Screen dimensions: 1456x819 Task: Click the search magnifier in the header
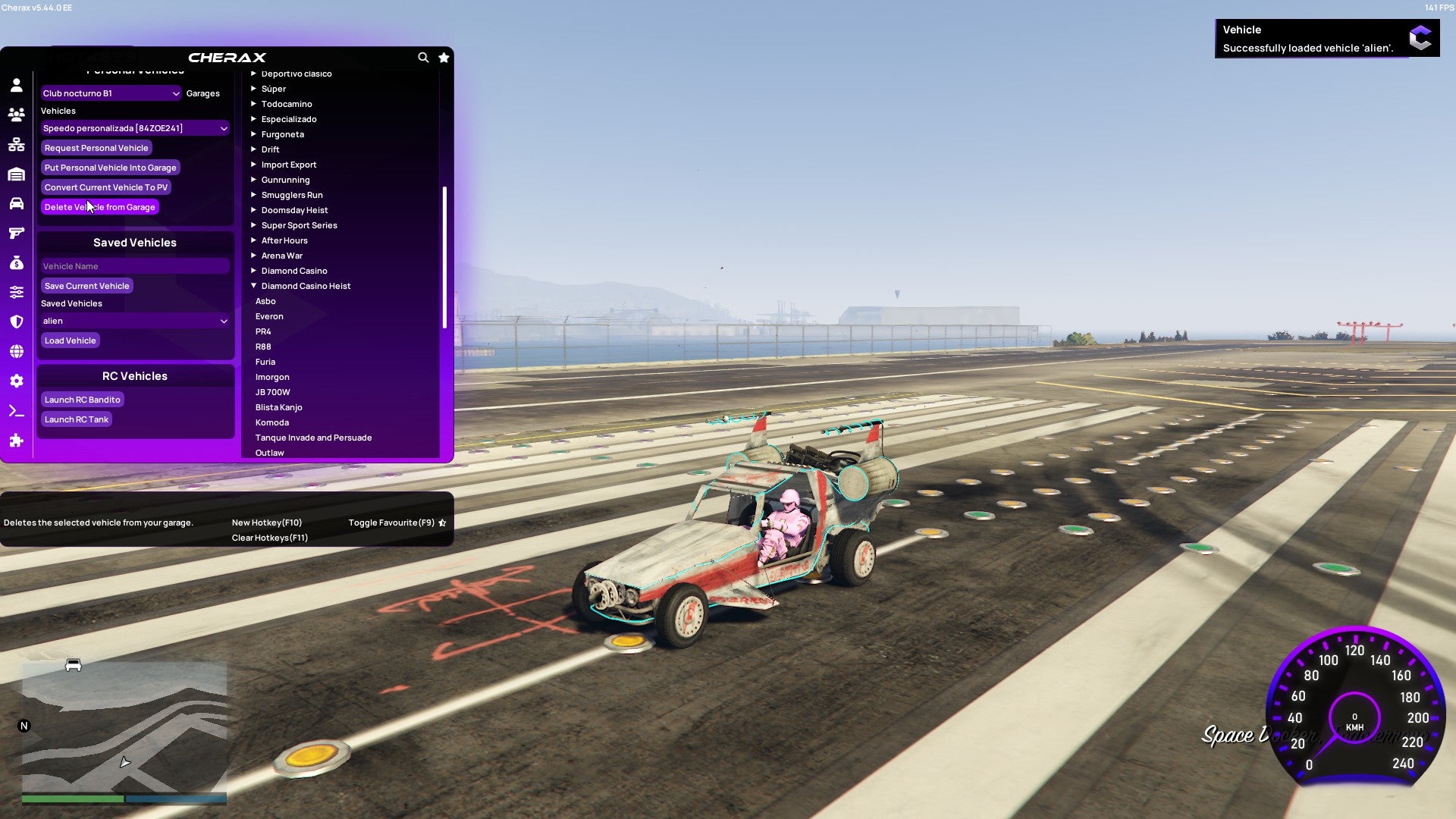424,58
